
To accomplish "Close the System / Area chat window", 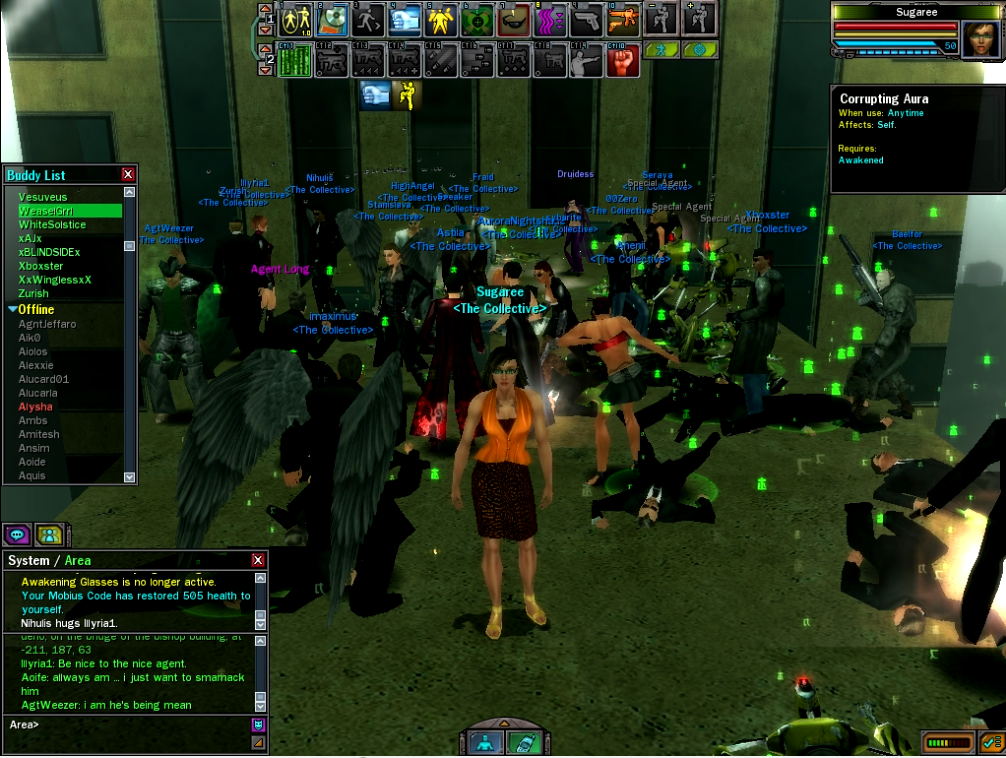I will click(x=258, y=561).
